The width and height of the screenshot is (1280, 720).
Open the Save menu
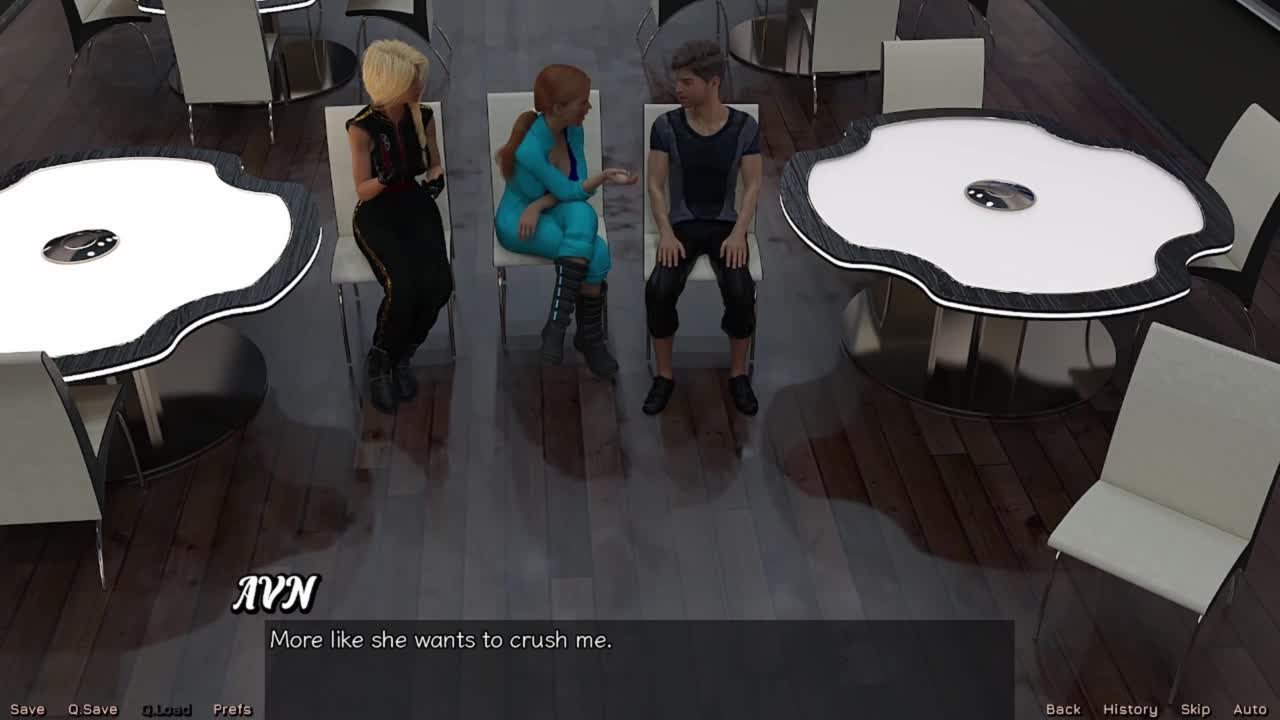pos(27,709)
